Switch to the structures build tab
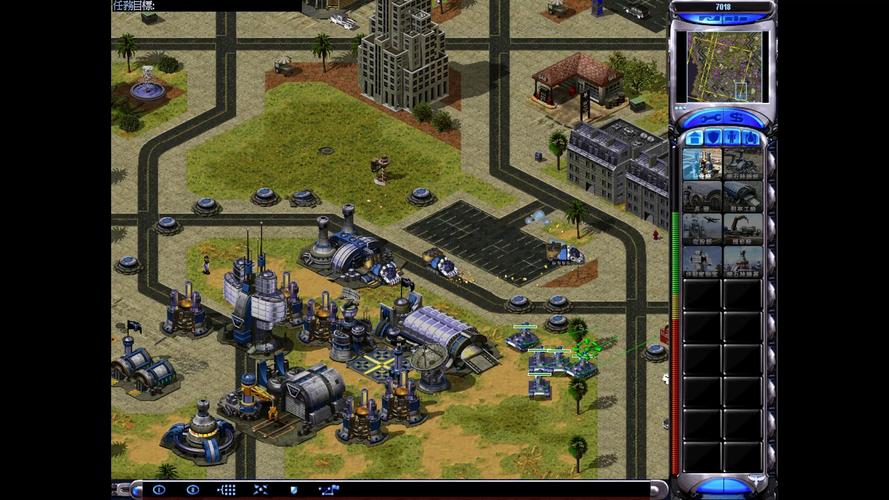The height and width of the screenshot is (500, 889). pos(694,137)
